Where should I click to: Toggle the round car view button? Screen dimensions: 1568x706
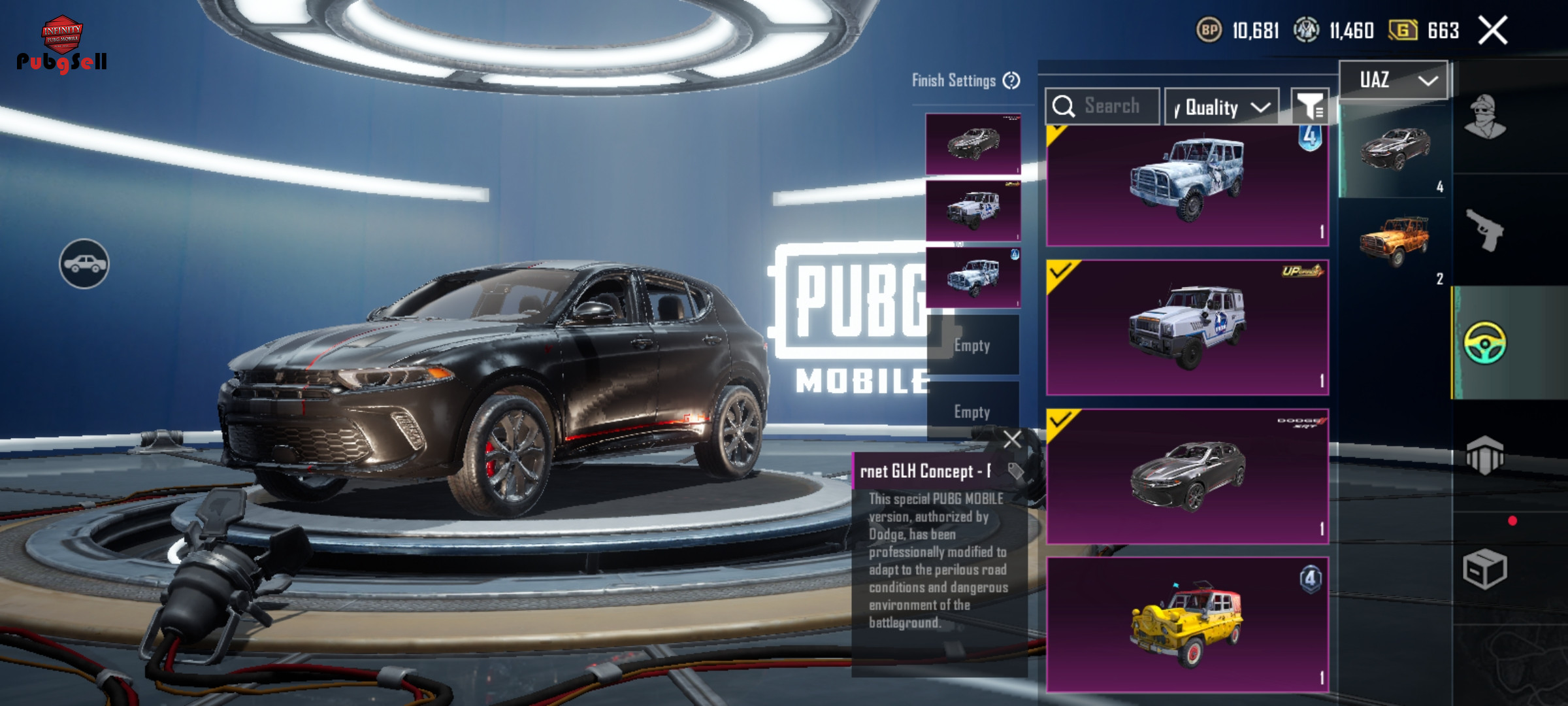click(x=84, y=263)
